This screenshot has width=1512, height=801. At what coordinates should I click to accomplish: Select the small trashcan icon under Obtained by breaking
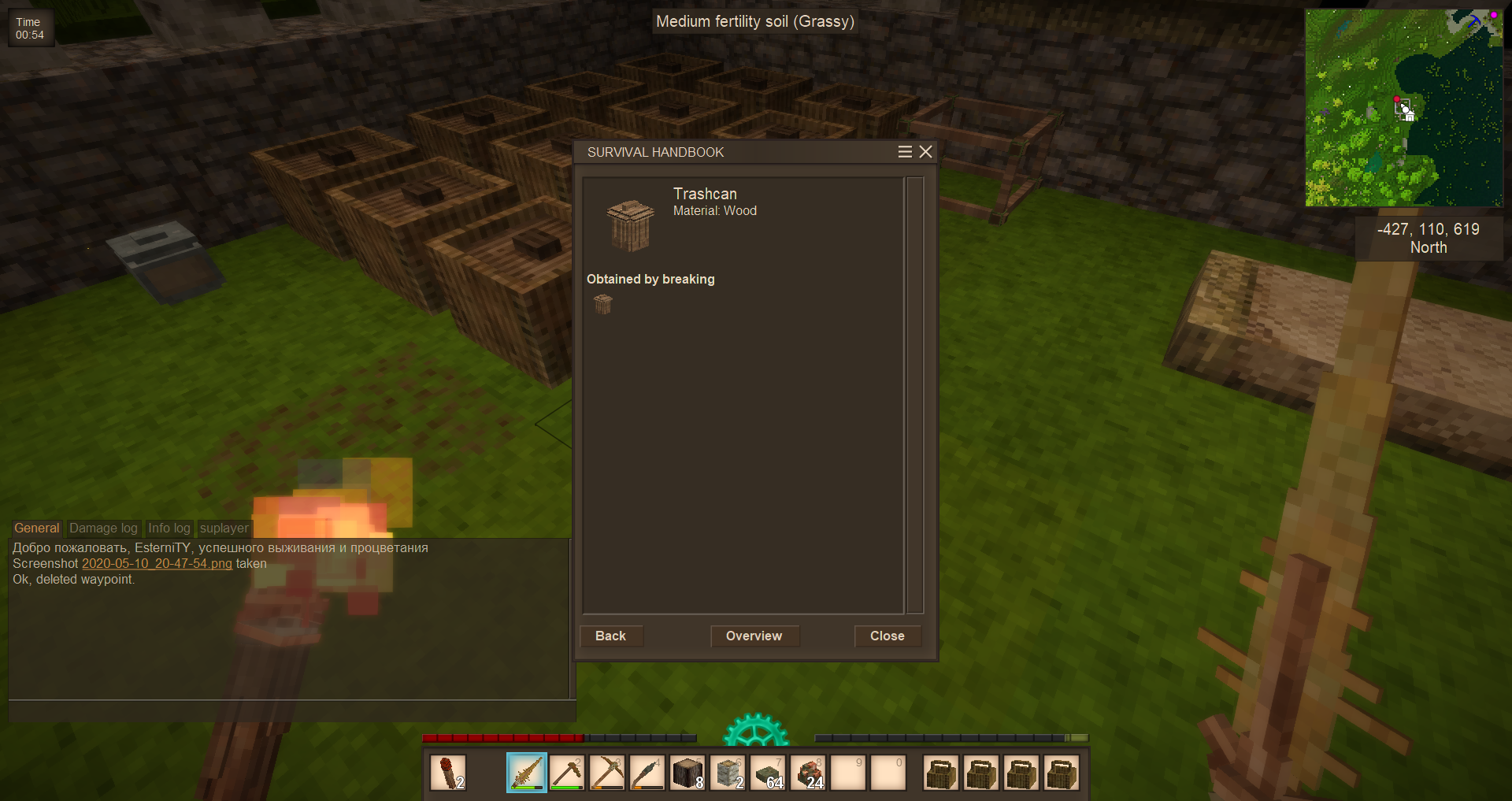click(603, 304)
